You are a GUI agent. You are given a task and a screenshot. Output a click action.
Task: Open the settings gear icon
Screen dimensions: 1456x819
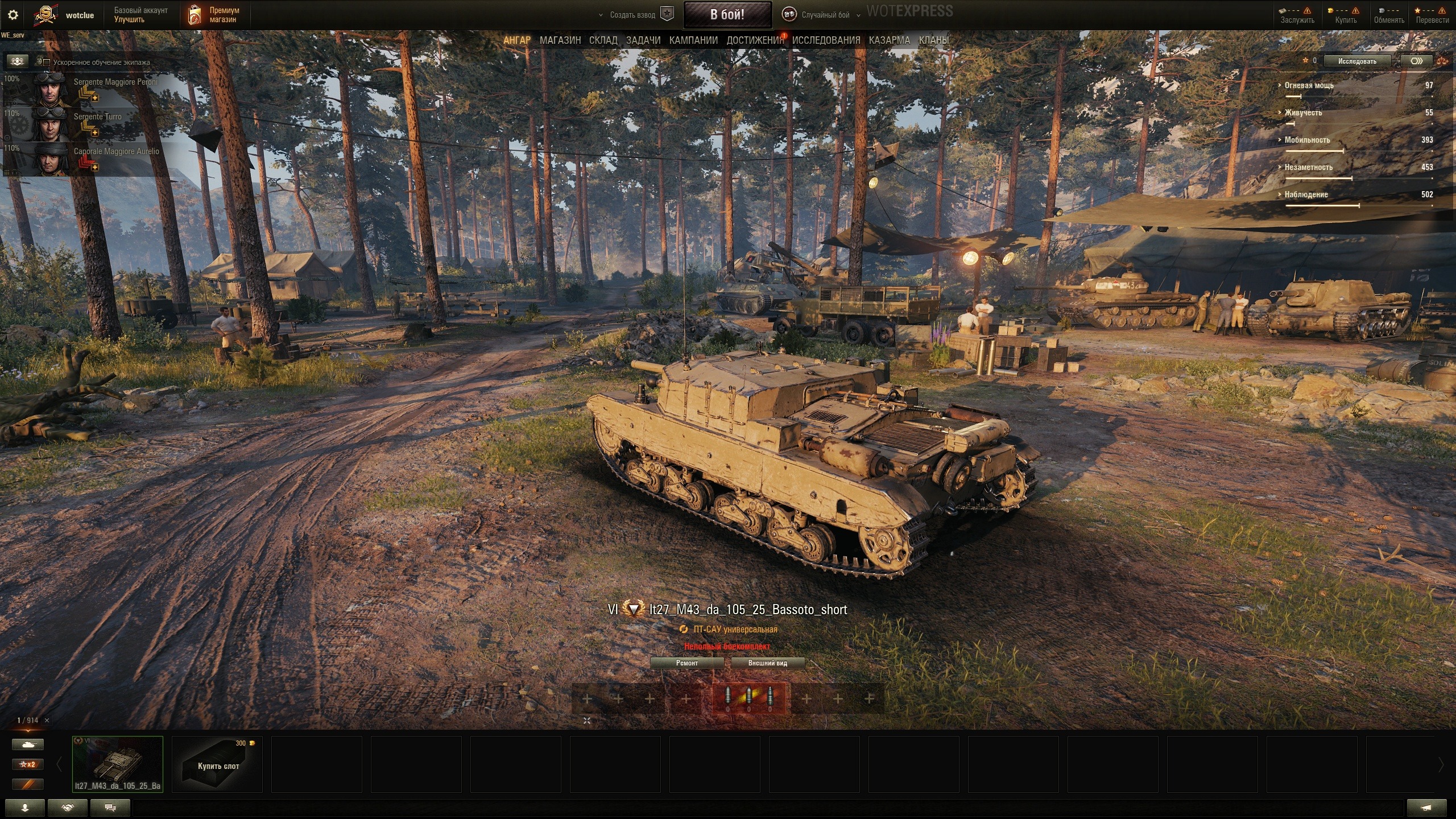[x=13, y=14]
